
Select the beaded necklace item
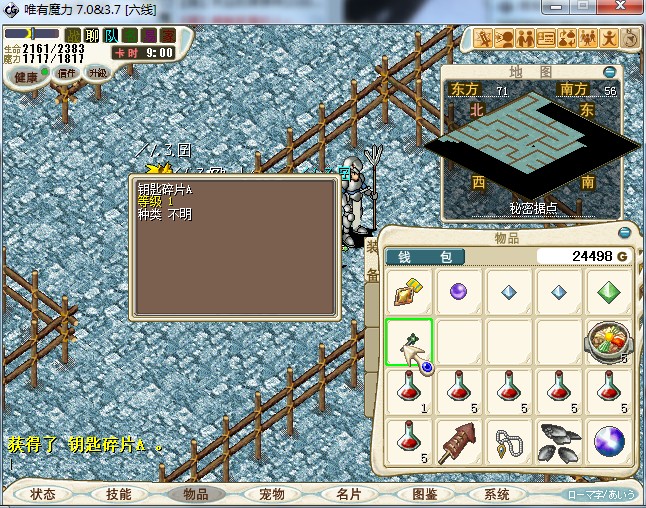tap(509, 442)
